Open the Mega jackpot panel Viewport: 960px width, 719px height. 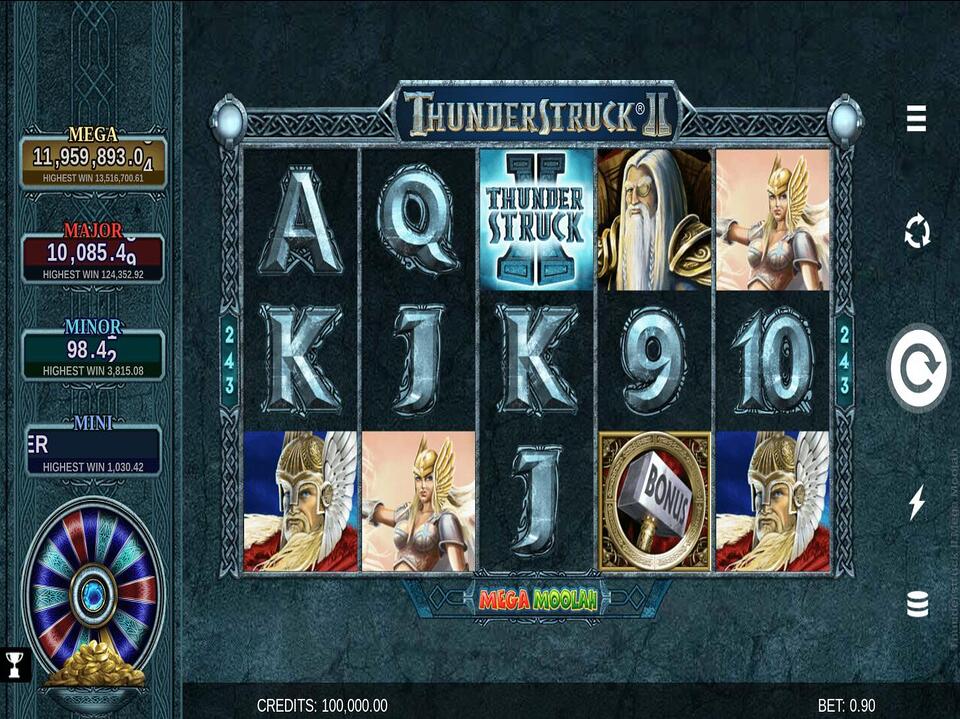coord(93,162)
